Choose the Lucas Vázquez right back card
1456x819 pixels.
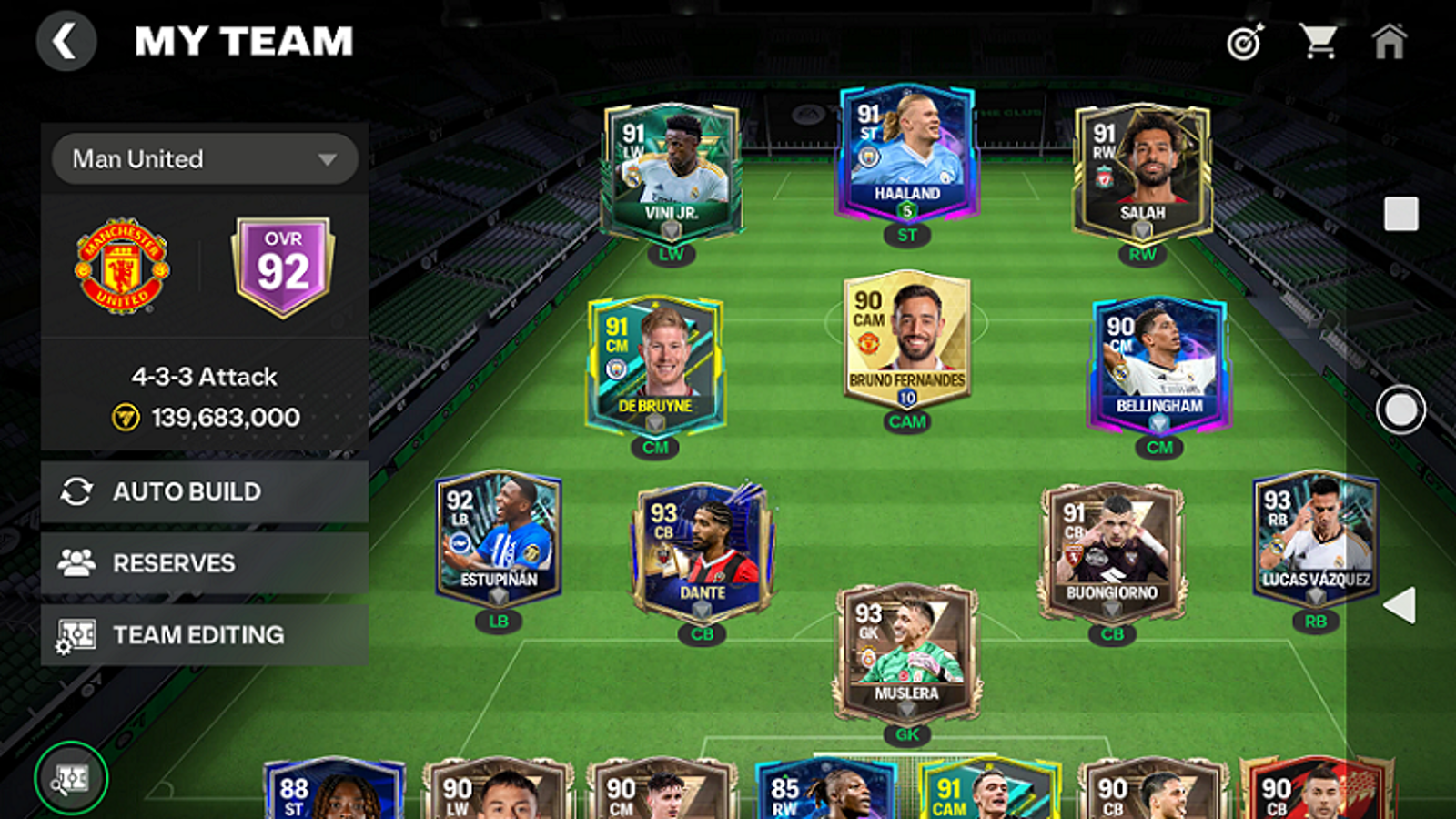(x=1316, y=539)
